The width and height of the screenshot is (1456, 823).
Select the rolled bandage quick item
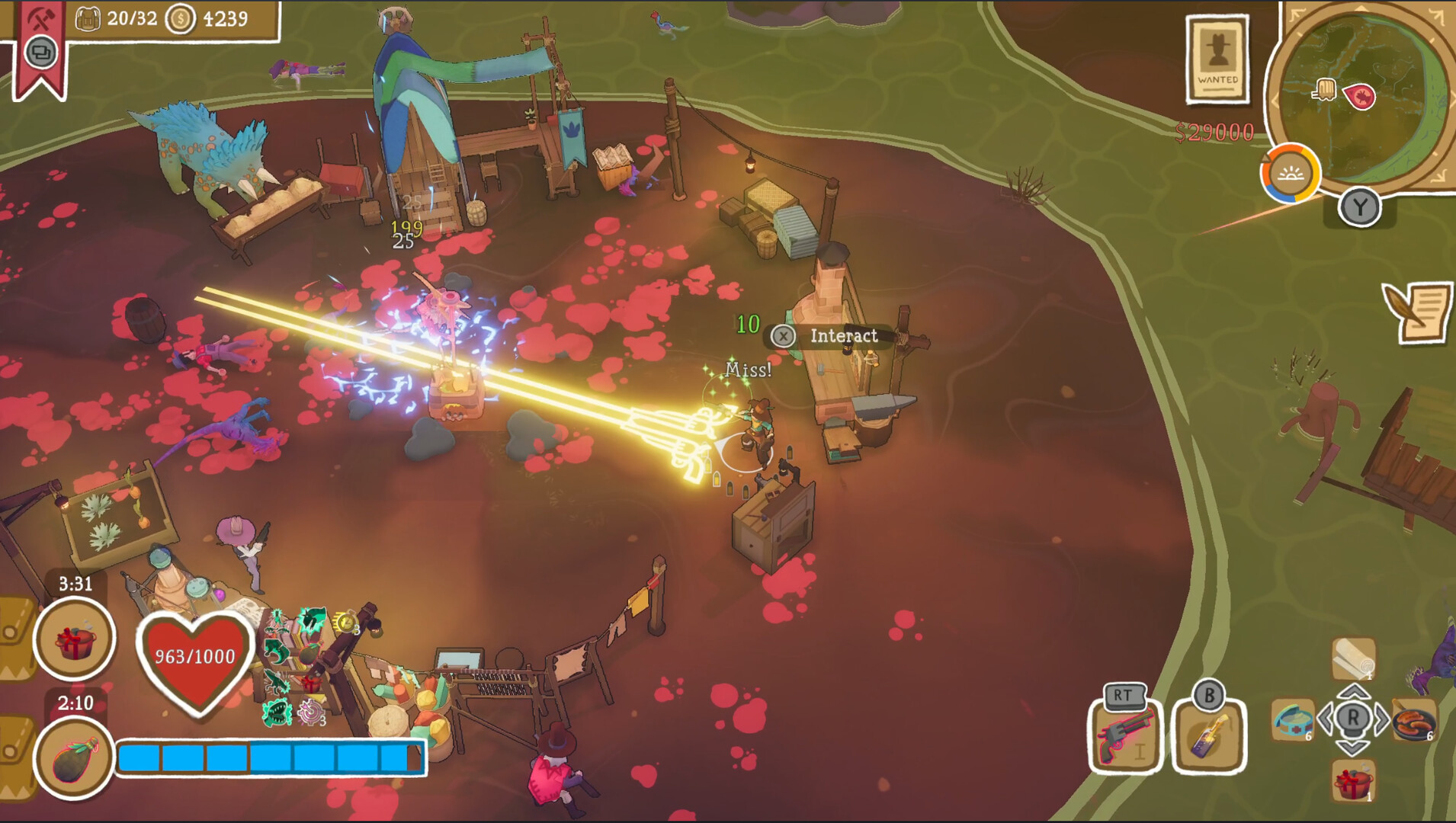1353,658
